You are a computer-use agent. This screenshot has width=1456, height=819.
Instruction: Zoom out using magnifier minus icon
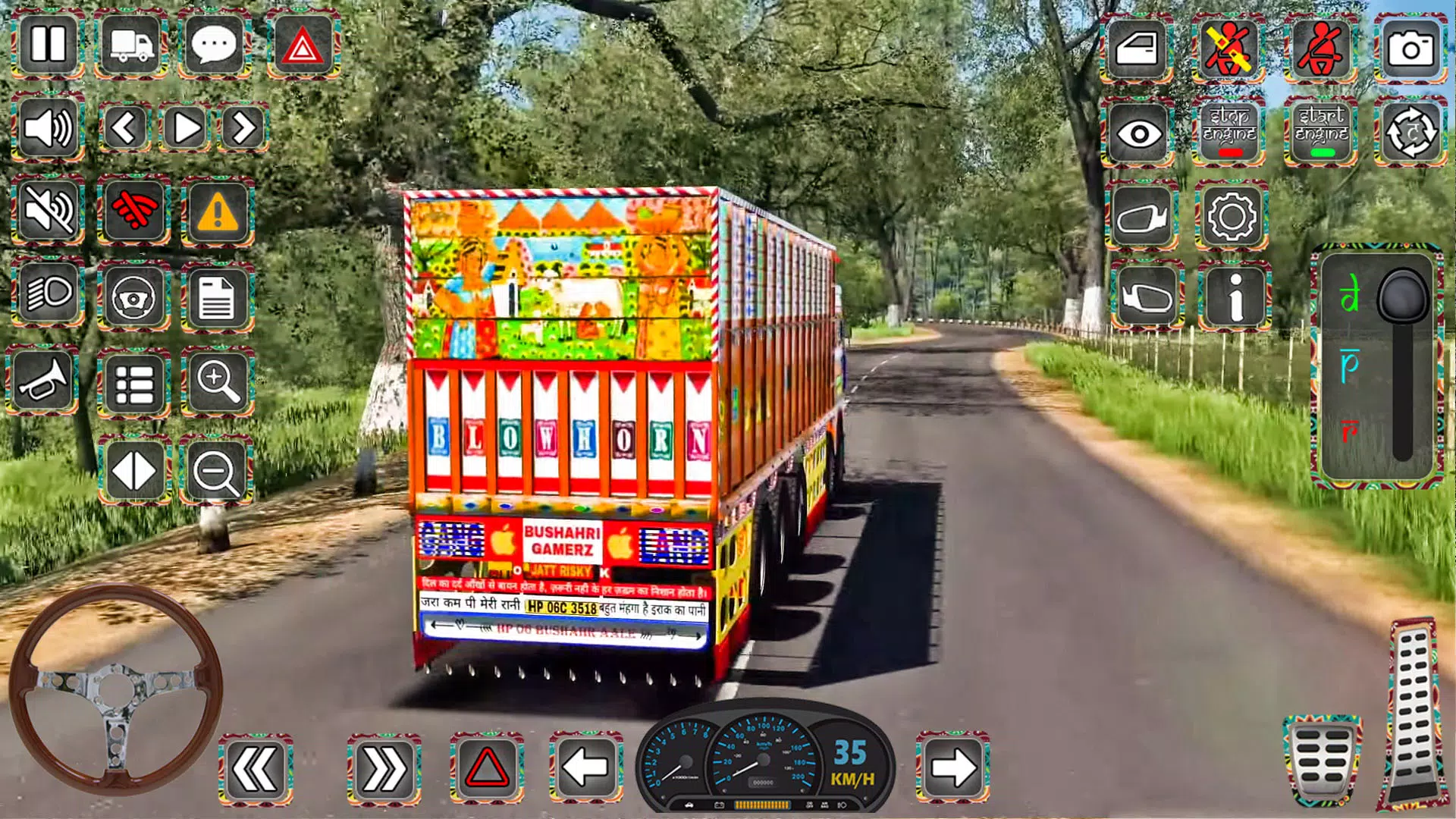pyautogui.click(x=216, y=470)
